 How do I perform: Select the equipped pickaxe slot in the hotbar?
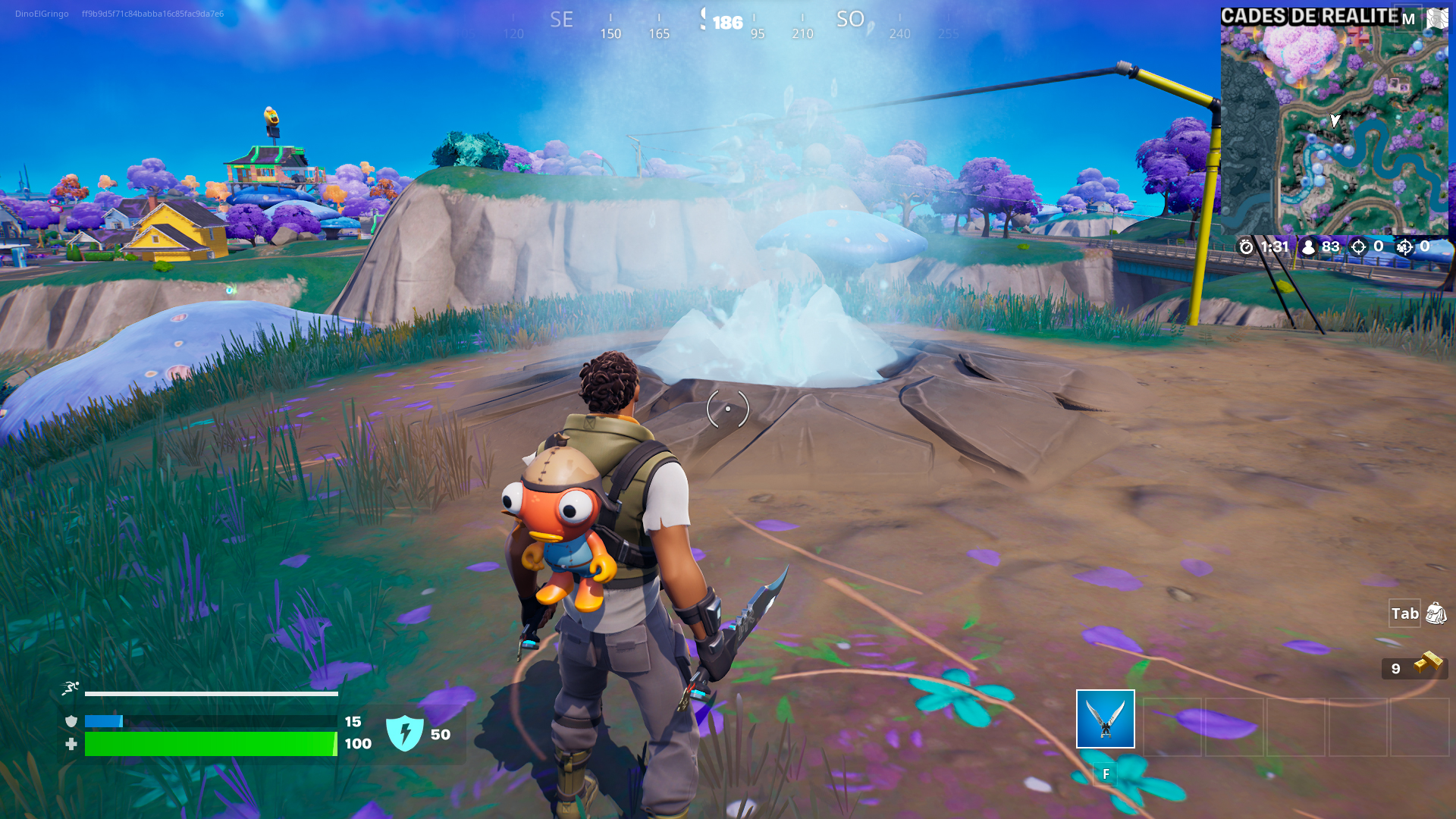pos(1104,720)
